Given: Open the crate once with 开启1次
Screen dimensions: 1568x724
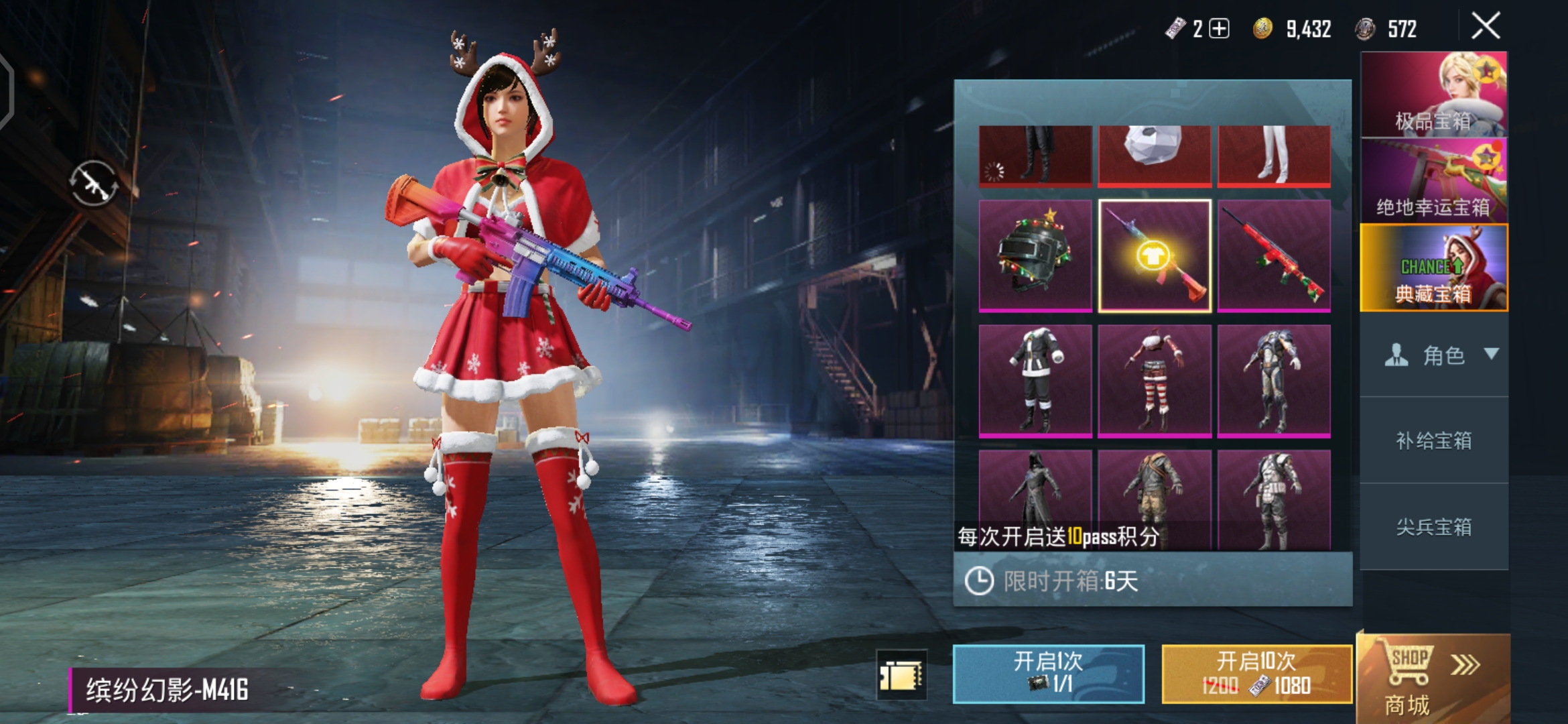Looking at the screenshot, I should (1048, 673).
